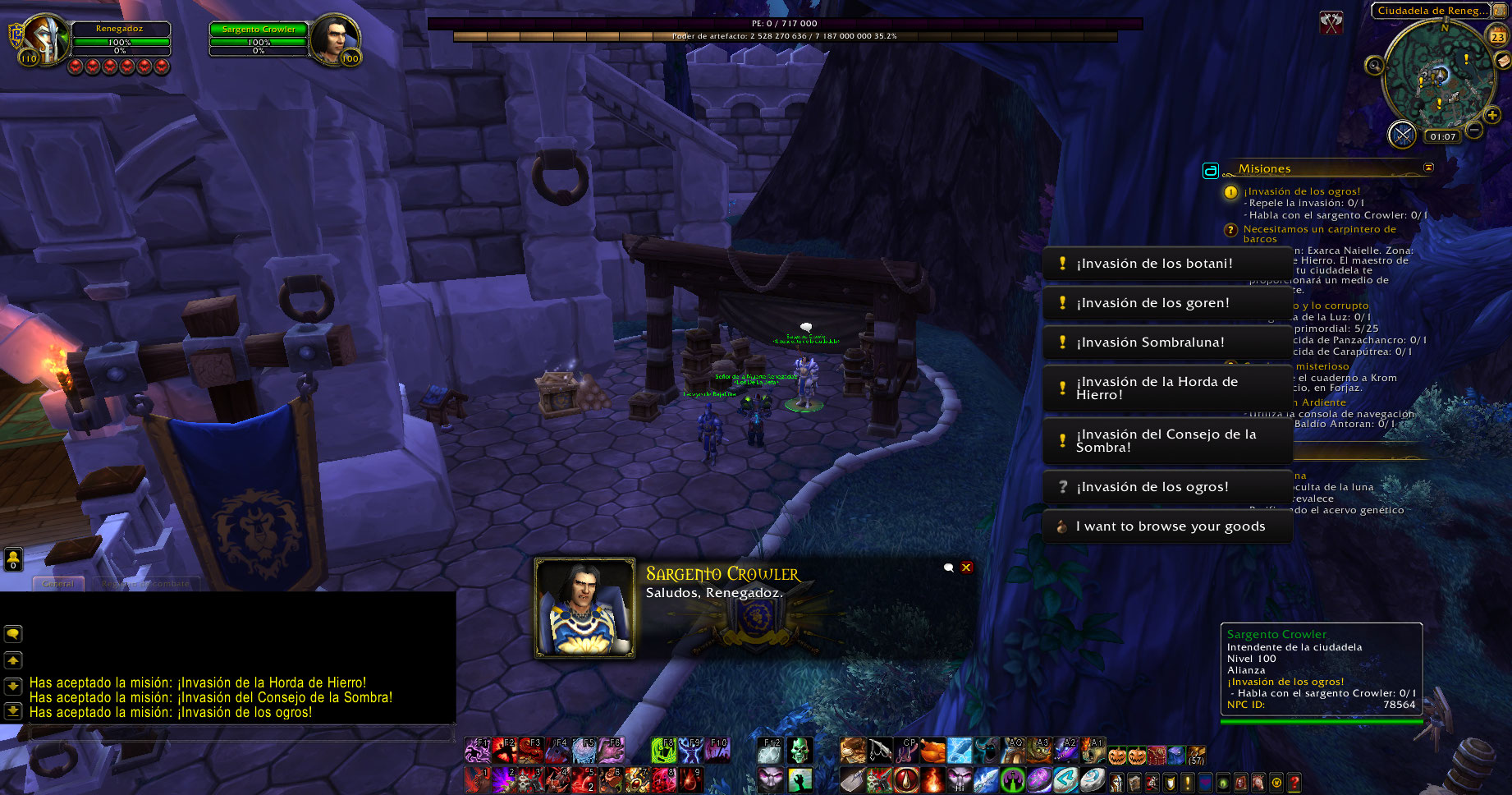The image size is (1512, 795).
Task: Select ¡Invasión de los goren! dialogue option
Action: click(1166, 303)
